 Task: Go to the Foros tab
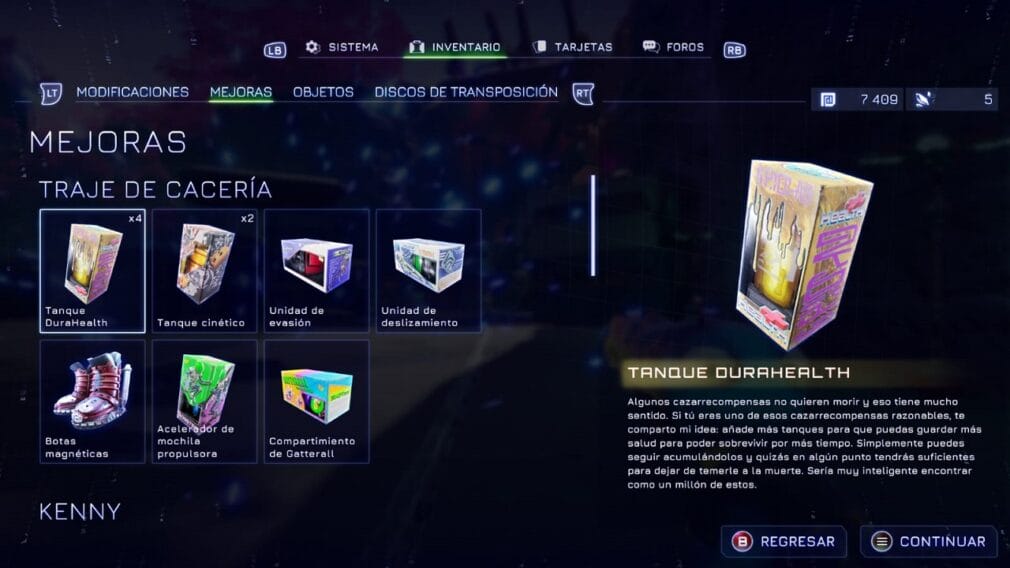(x=673, y=47)
